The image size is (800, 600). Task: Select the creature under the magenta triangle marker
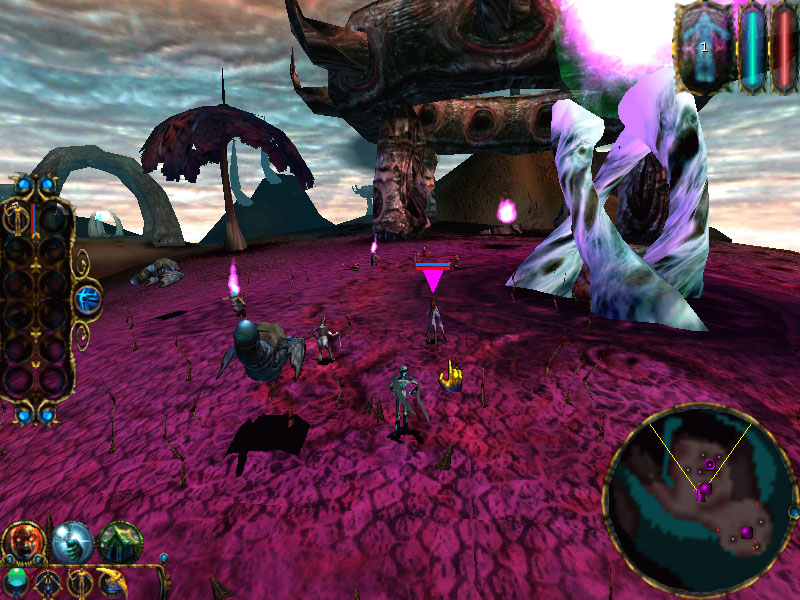tap(433, 322)
